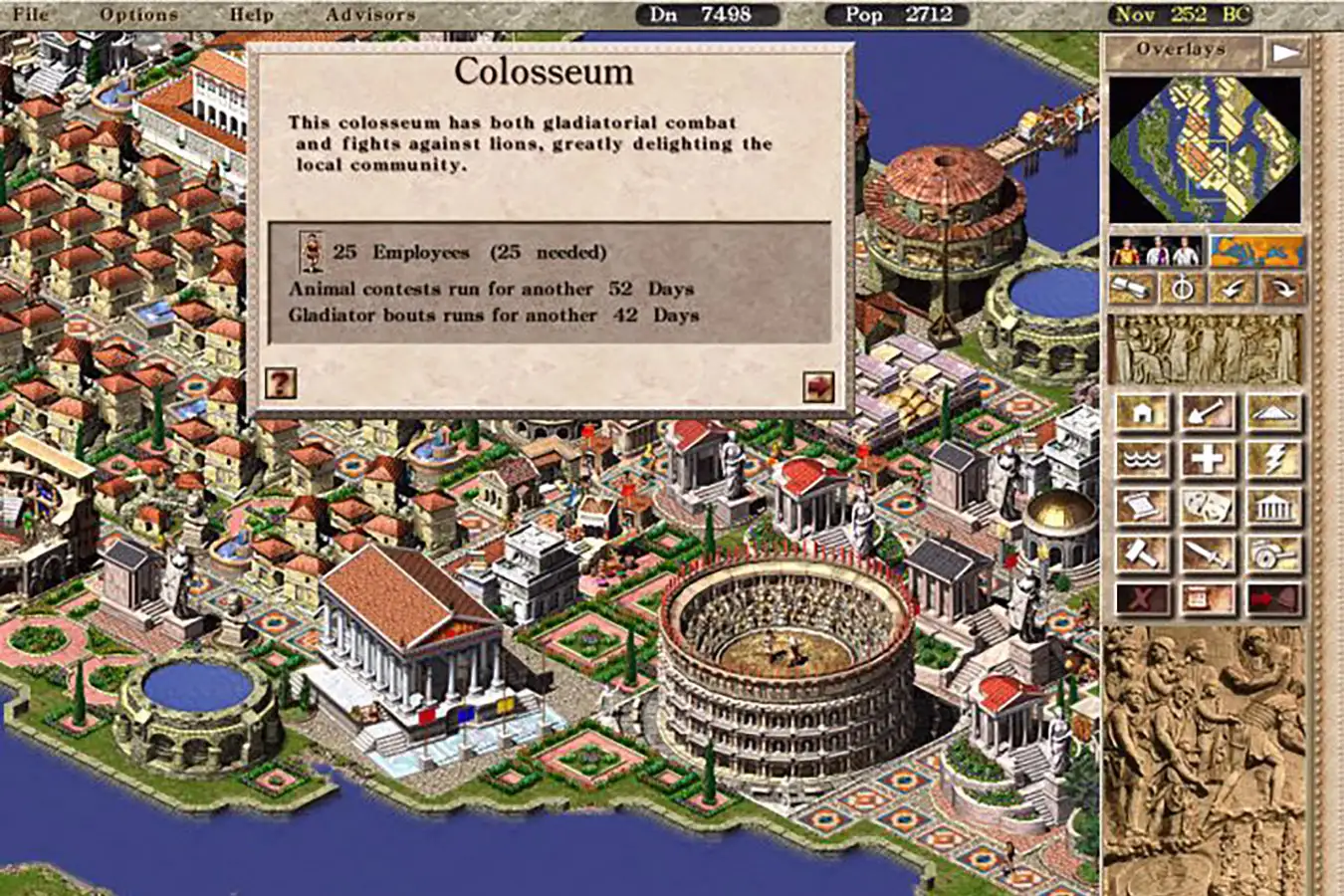Close the Colosseum dialog with the arrow button
The height and width of the screenshot is (896, 1344).
coord(818,385)
